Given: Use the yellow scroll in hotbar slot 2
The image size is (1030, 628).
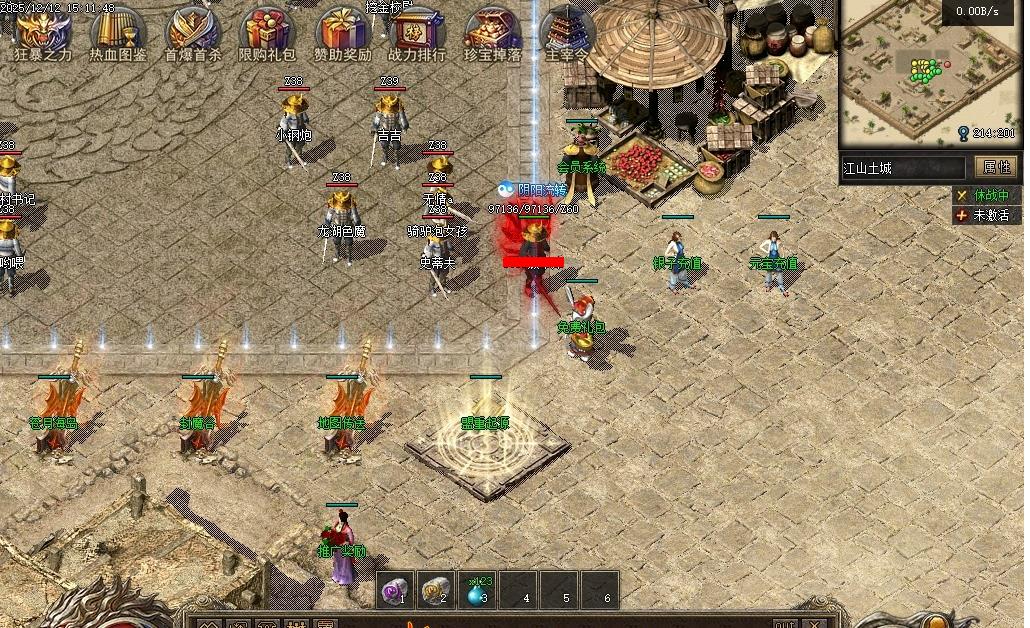Looking at the screenshot, I should (x=436, y=590).
